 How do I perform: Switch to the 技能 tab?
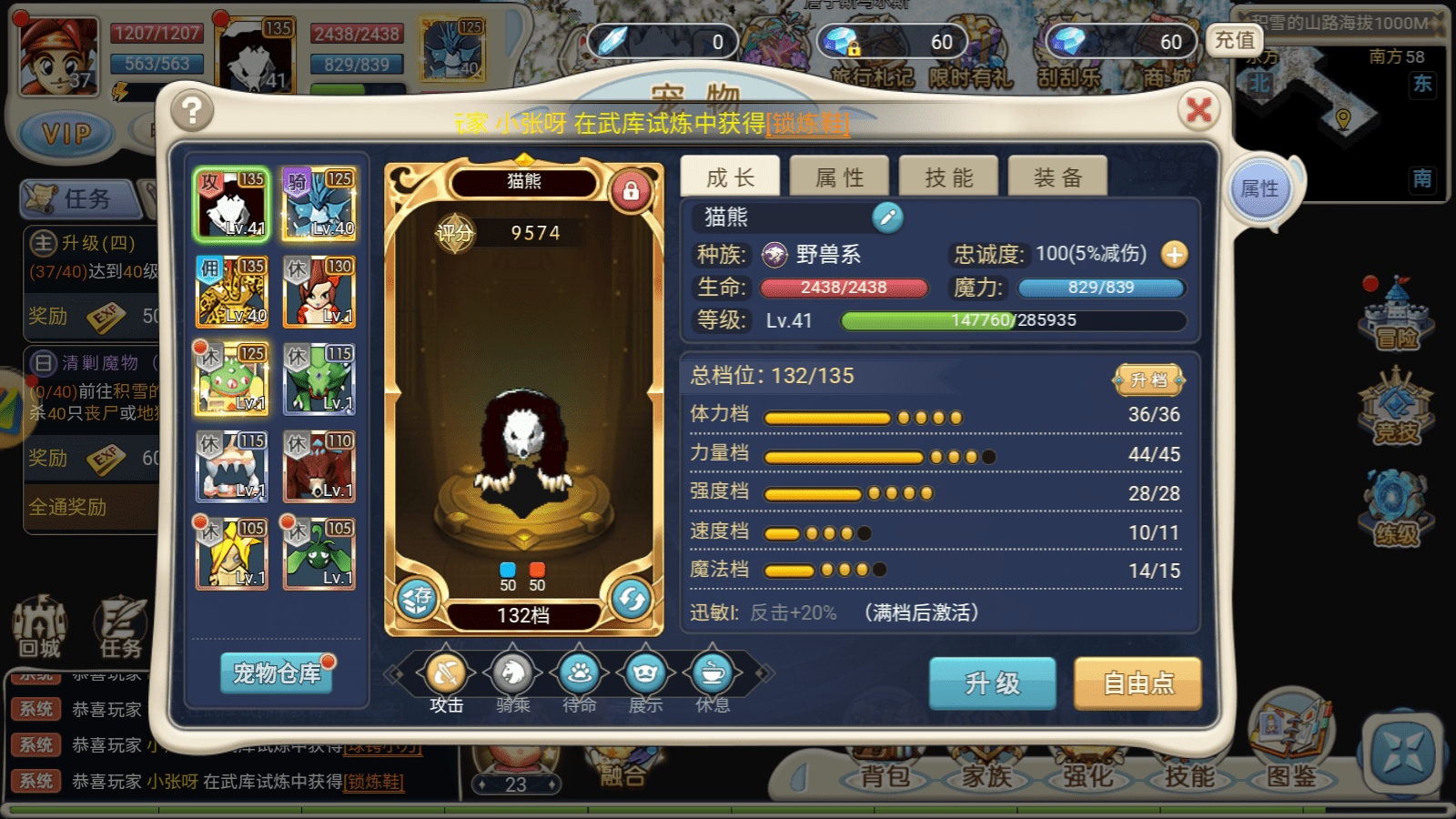pyautogui.click(x=948, y=177)
